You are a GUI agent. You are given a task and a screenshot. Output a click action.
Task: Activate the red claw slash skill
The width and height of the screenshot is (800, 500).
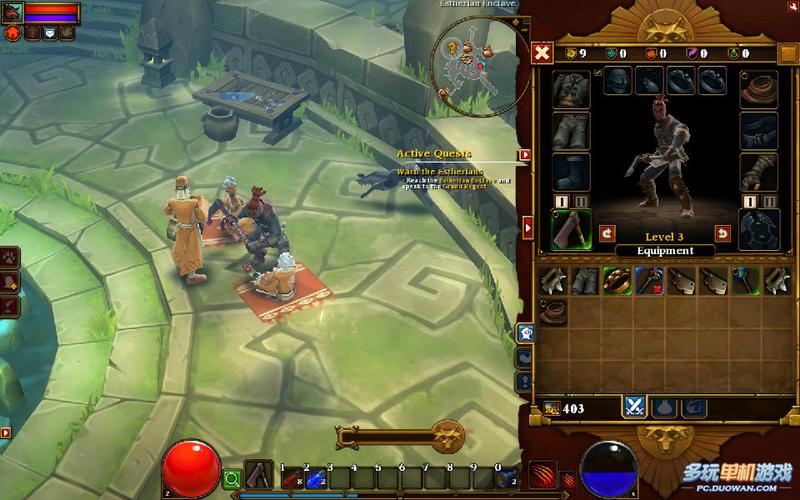coord(541,476)
